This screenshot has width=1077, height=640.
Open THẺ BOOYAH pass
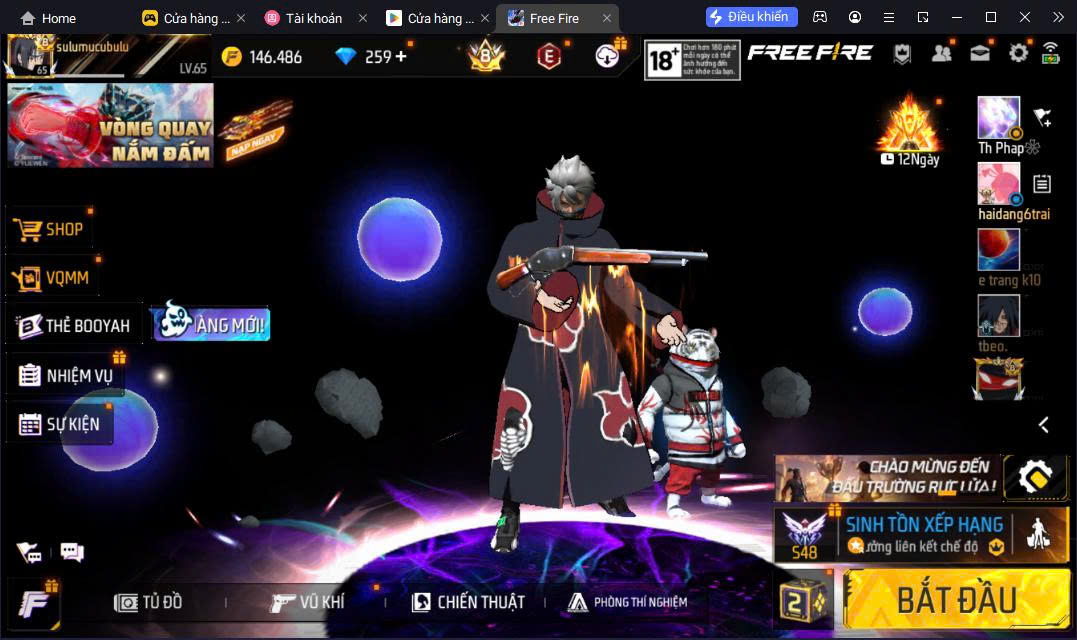(74, 326)
